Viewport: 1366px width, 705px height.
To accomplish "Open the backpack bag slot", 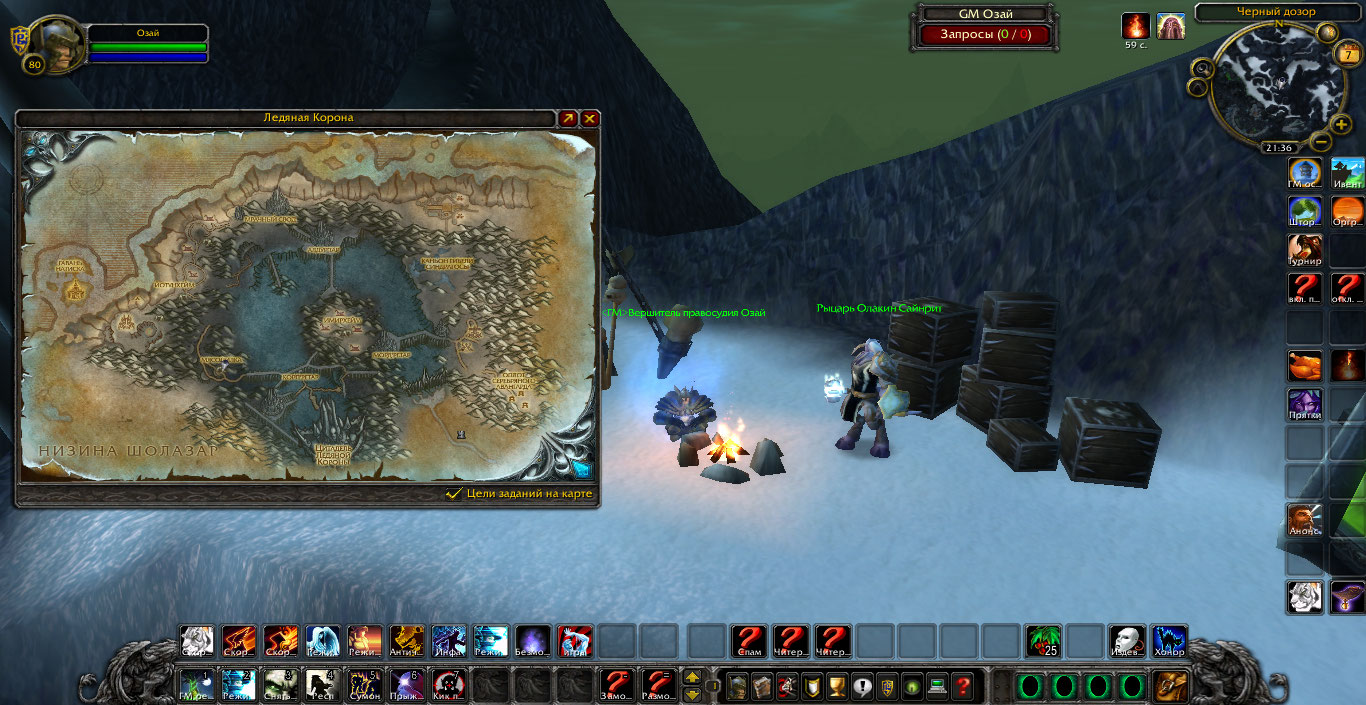I will click(x=1169, y=686).
